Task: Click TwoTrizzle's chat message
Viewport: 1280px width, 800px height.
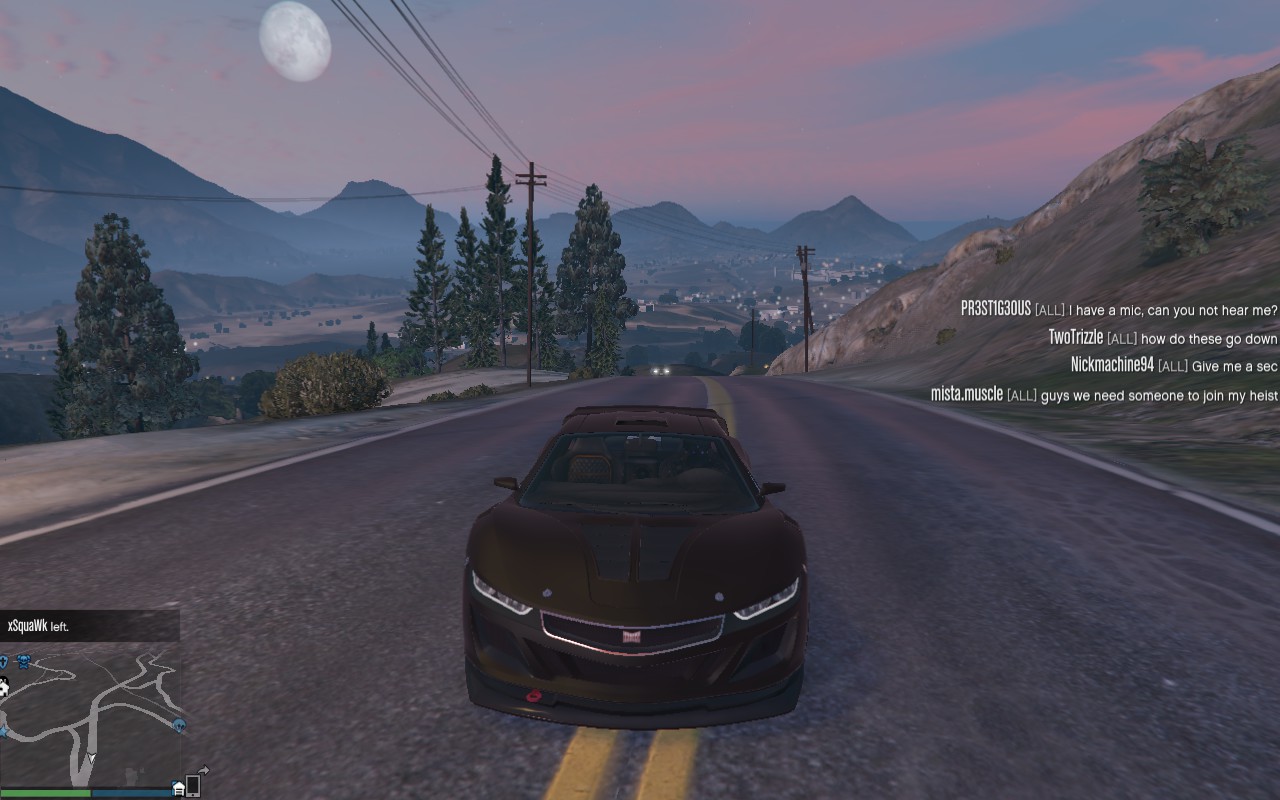Action: (1162, 338)
